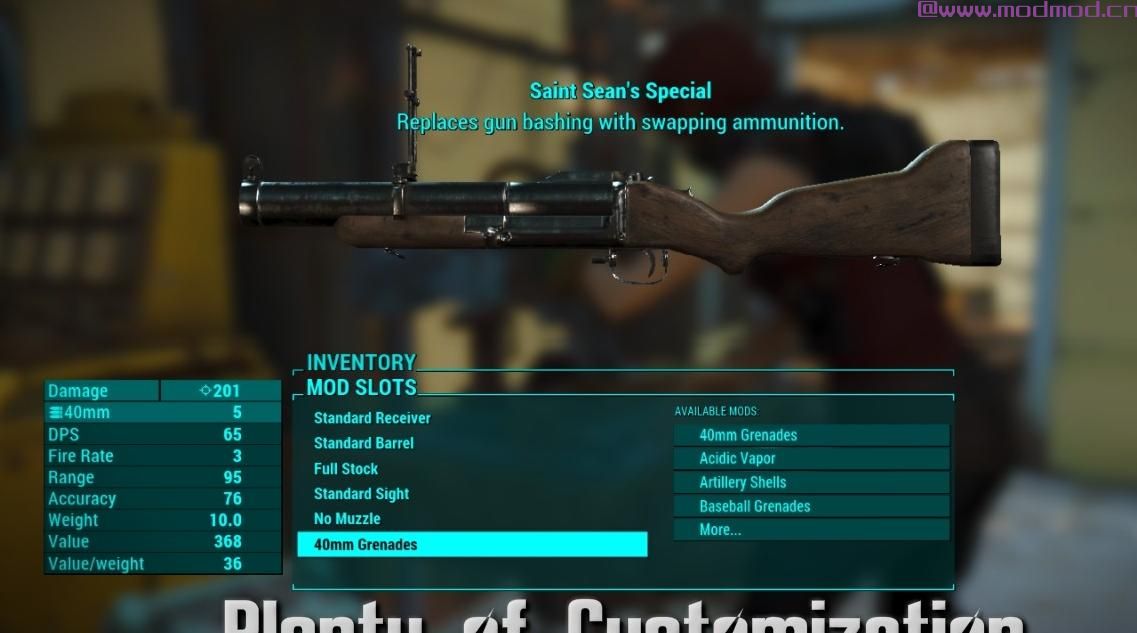Show more available mods
This screenshot has width=1137, height=633.
pos(810,530)
